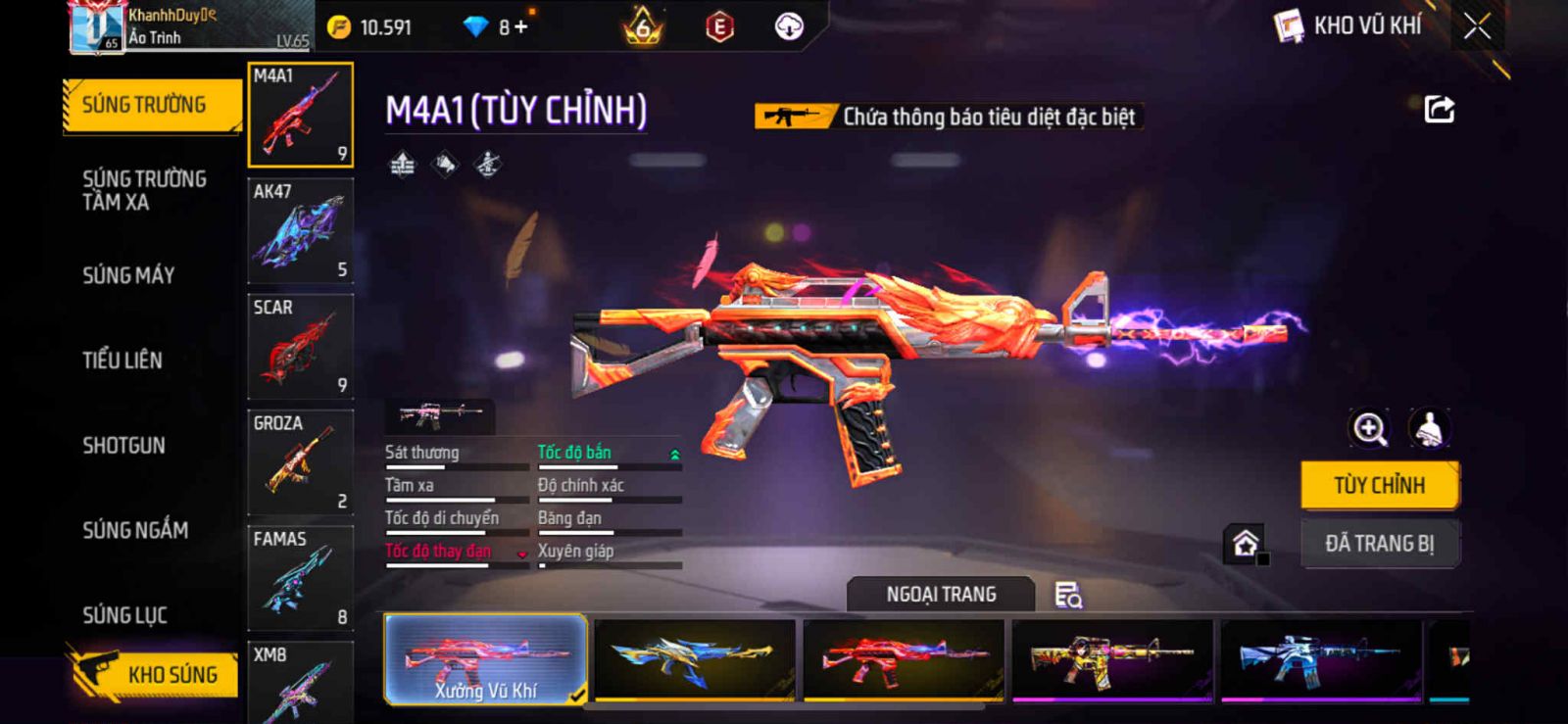Open the NGOẠI TRANG tab

pos(941,595)
